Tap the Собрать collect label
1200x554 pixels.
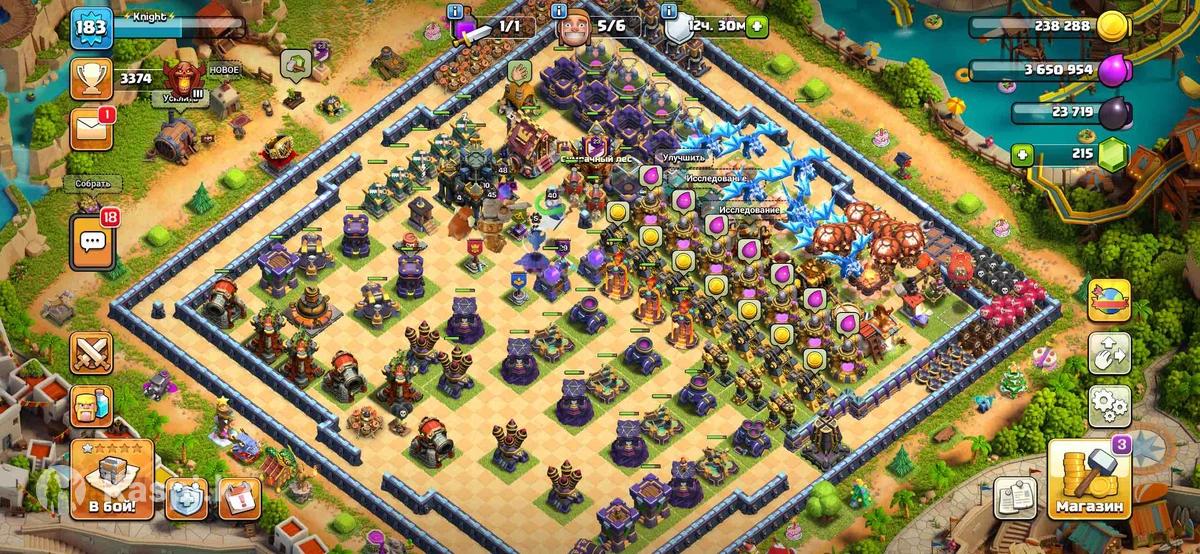pos(92,184)
